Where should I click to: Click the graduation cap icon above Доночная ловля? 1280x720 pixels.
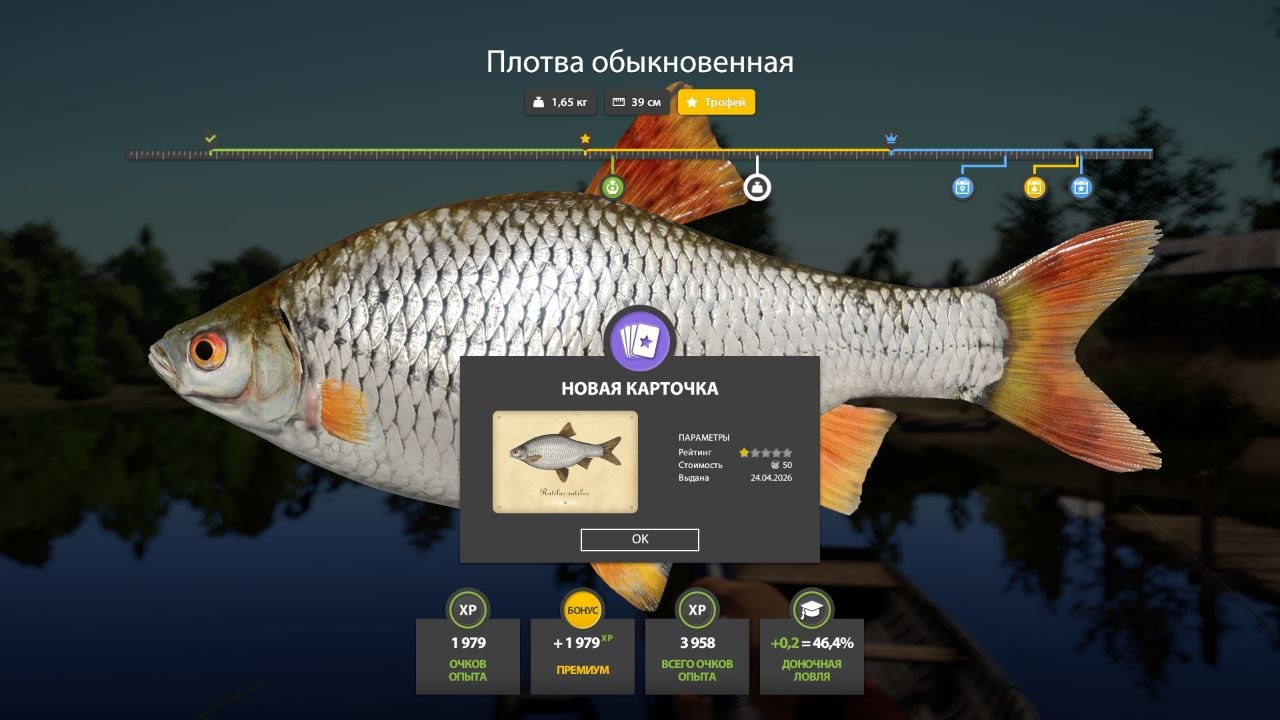point(811,609)
